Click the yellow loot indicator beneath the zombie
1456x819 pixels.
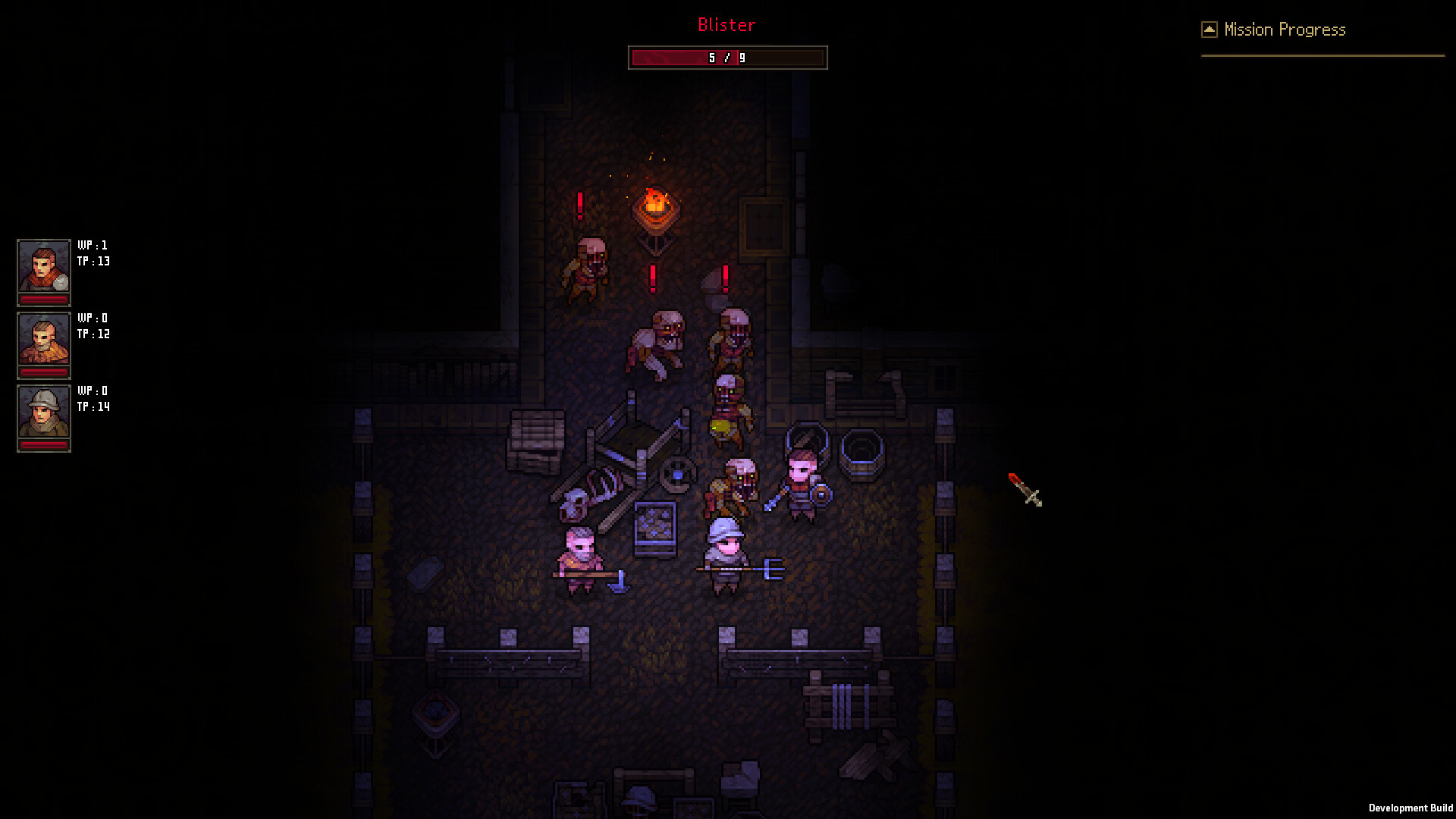coord(720,427)
